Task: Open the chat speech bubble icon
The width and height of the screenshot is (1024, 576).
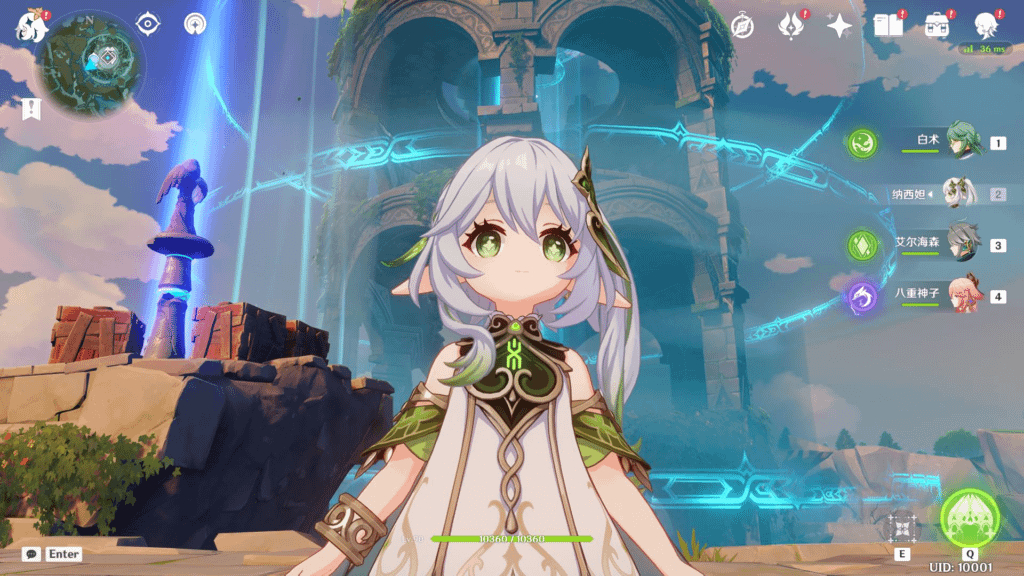Action: [32, 553]
